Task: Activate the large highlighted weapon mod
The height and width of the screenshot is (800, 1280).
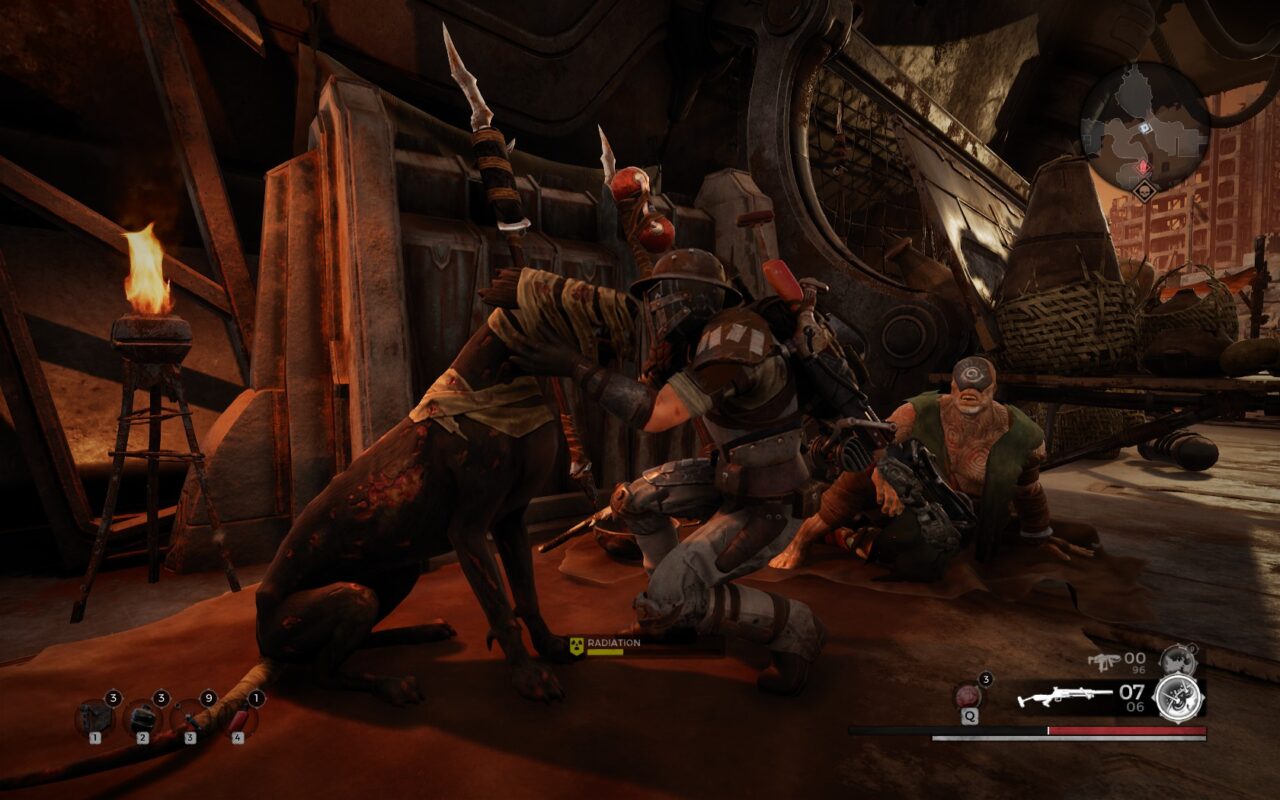Action: tap(1178, 697)
